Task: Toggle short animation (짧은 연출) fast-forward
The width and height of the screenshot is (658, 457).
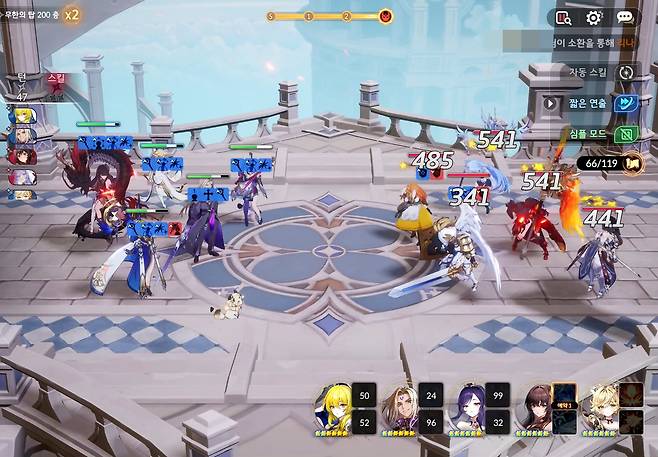Action: pyautogui.click(x=627, y=102)
